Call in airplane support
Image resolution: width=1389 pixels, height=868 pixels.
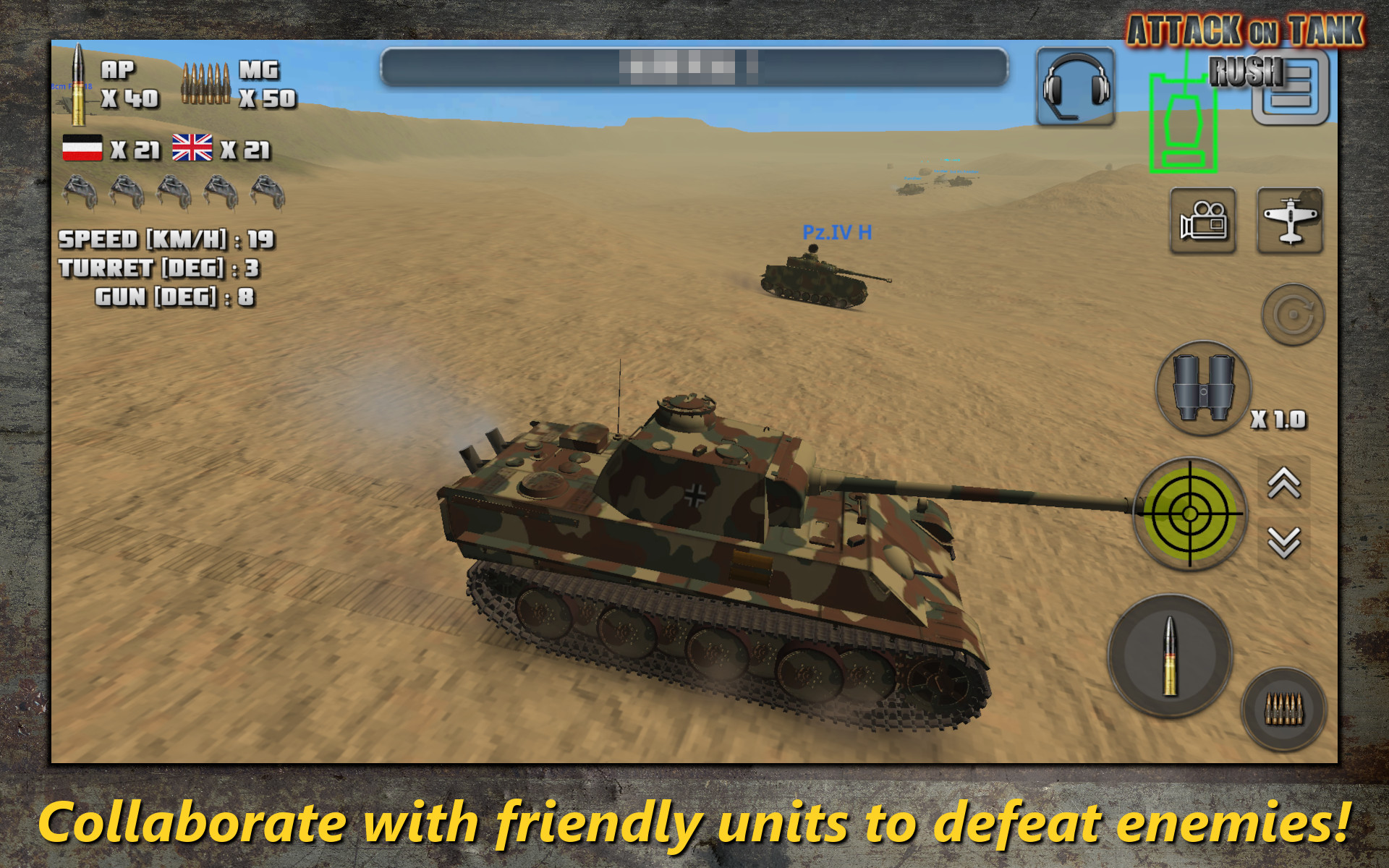(x=1290, y=222)
